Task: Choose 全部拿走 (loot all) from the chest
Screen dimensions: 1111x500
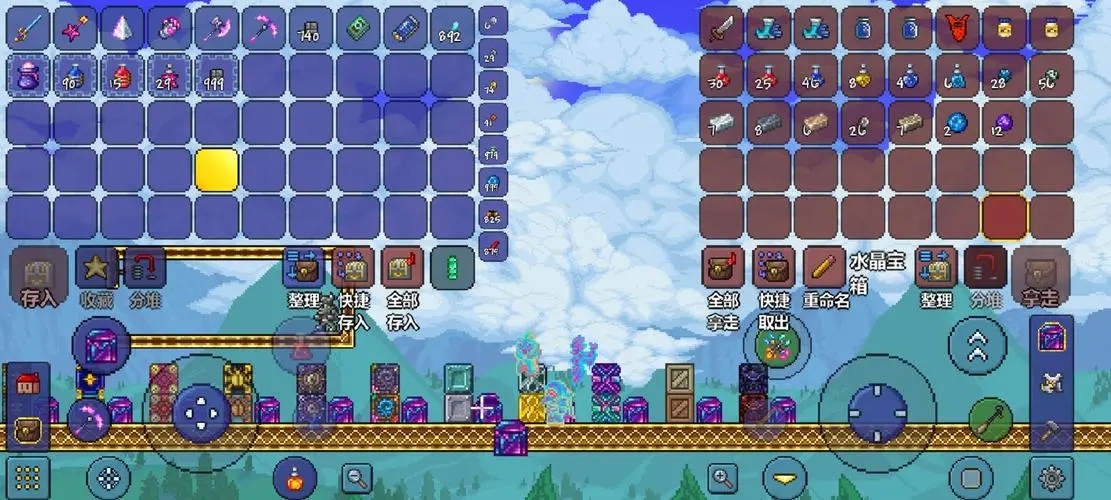Action: pyautogui.click(x=723, y=269)
